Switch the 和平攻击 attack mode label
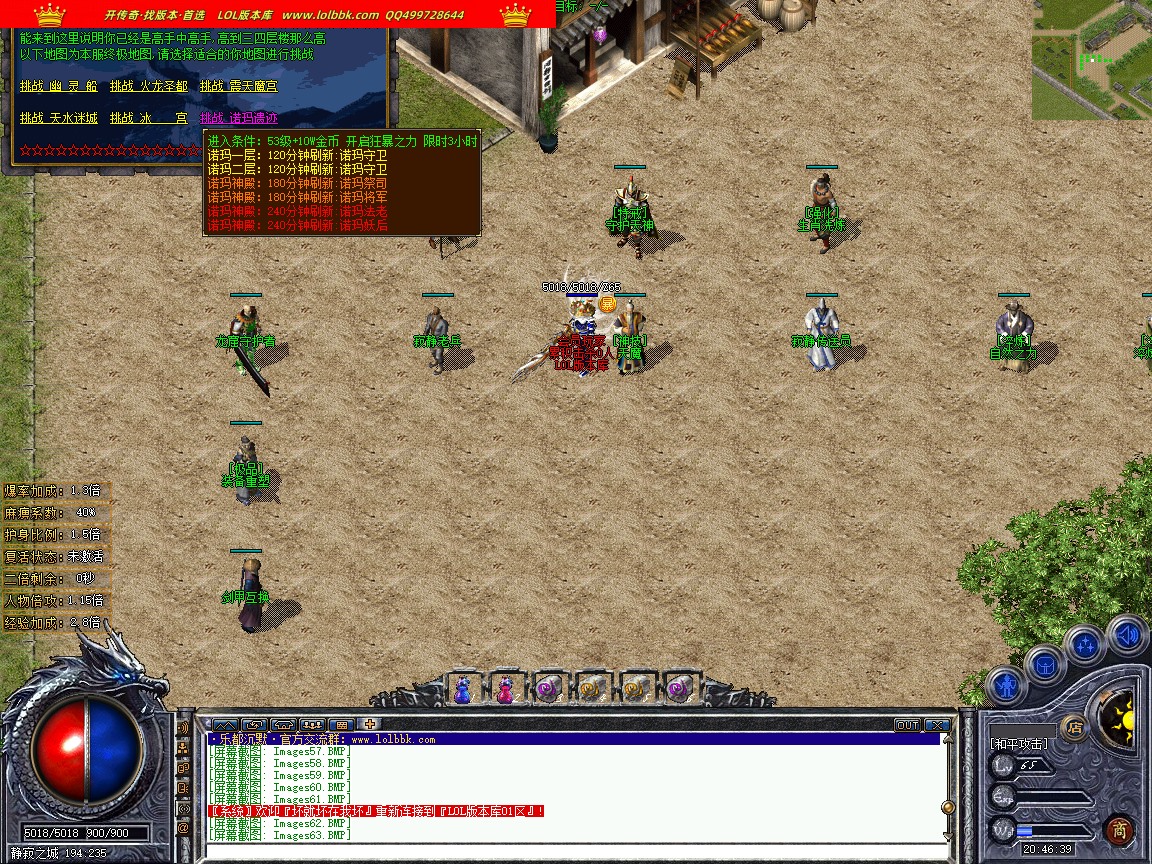The width and height of the screenshot is (1152, 864). click(x=1019, y=745)
